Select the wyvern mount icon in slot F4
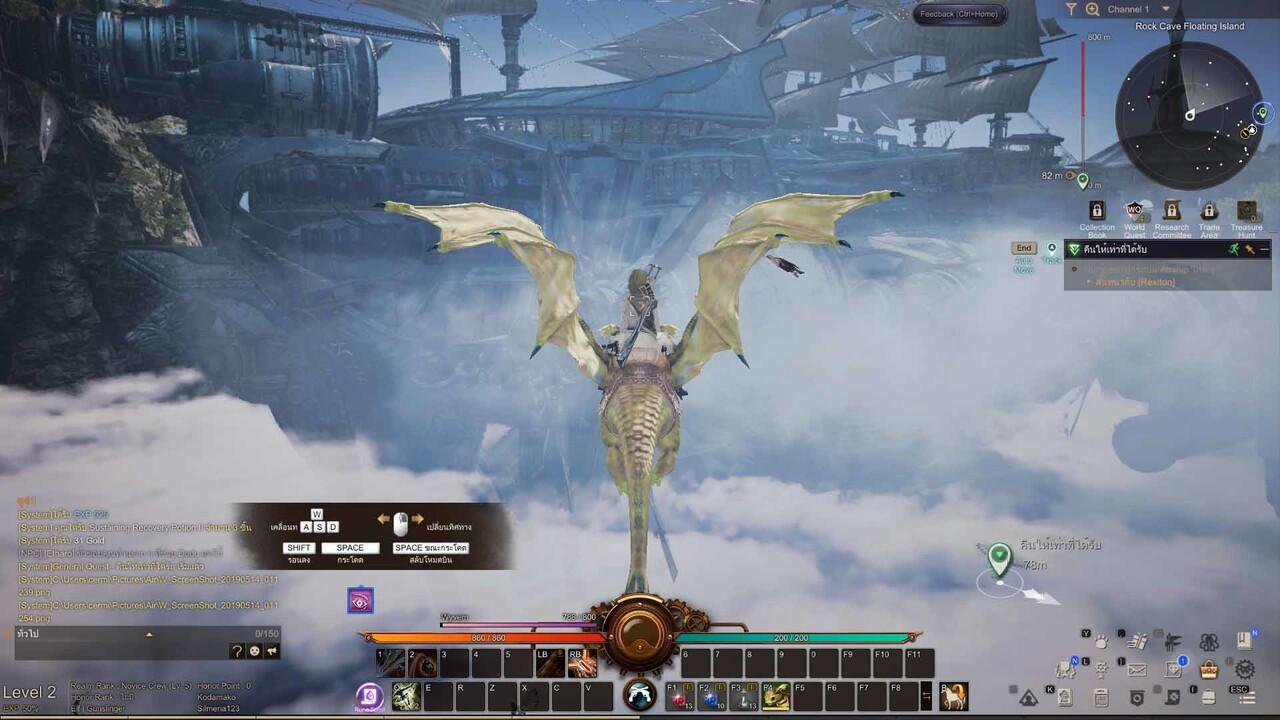1280x720 pixels. 776,695
